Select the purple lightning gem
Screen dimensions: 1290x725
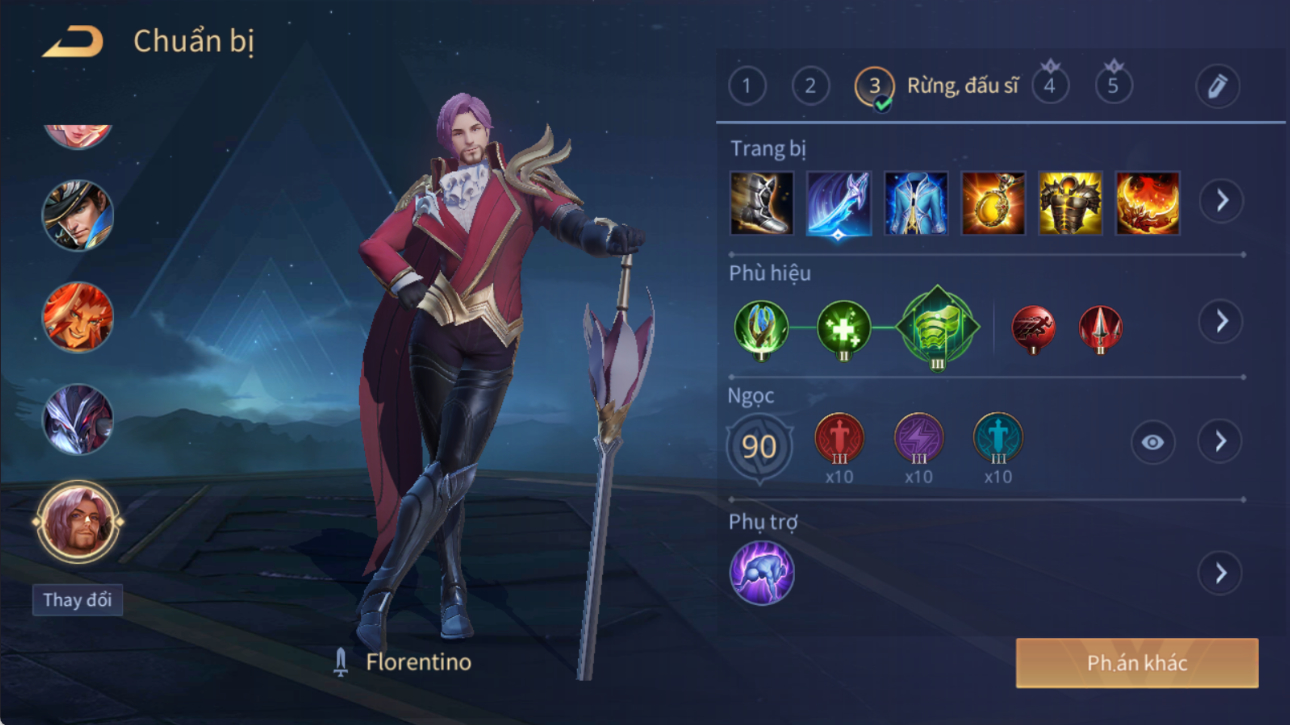(918, 439)
